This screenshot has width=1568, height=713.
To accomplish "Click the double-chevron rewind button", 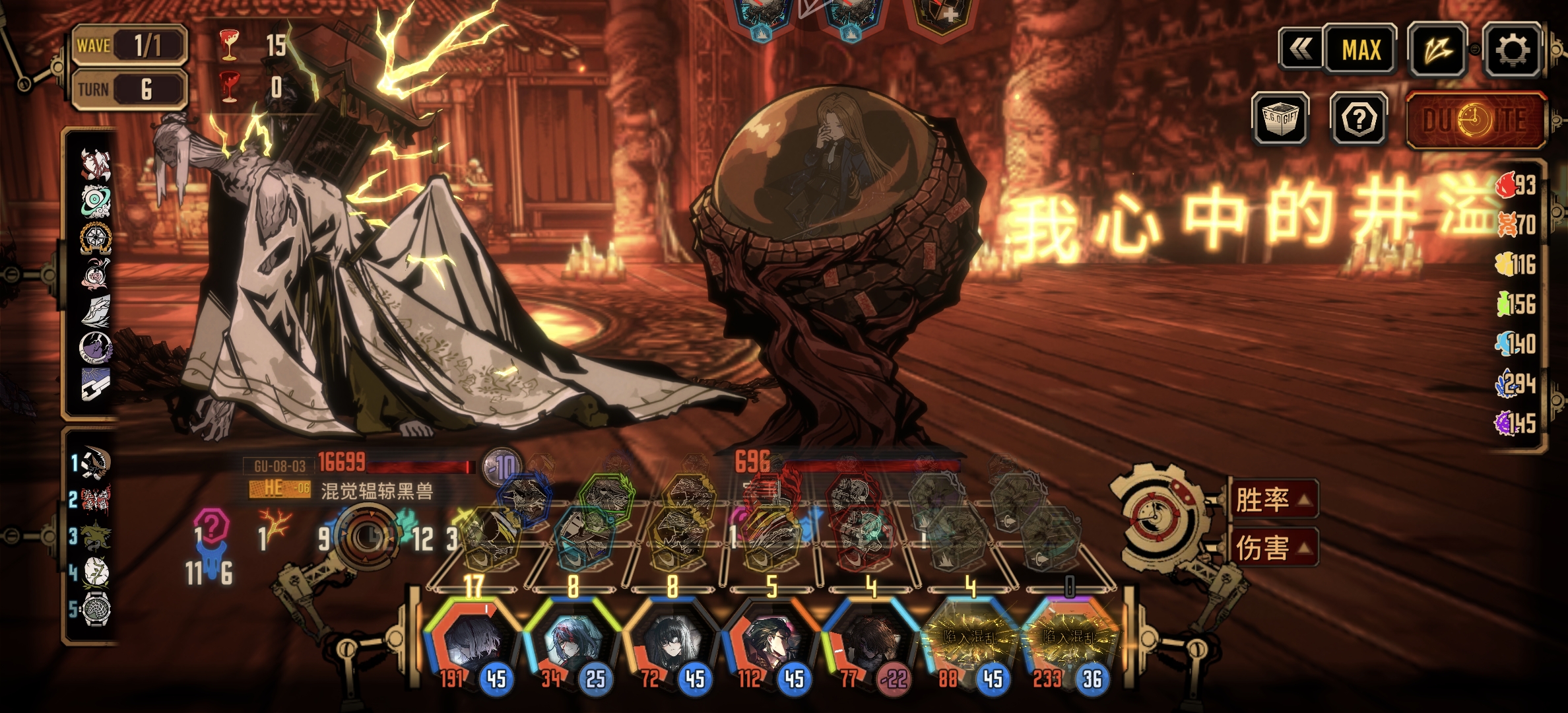I will (x=1301, y=49).
